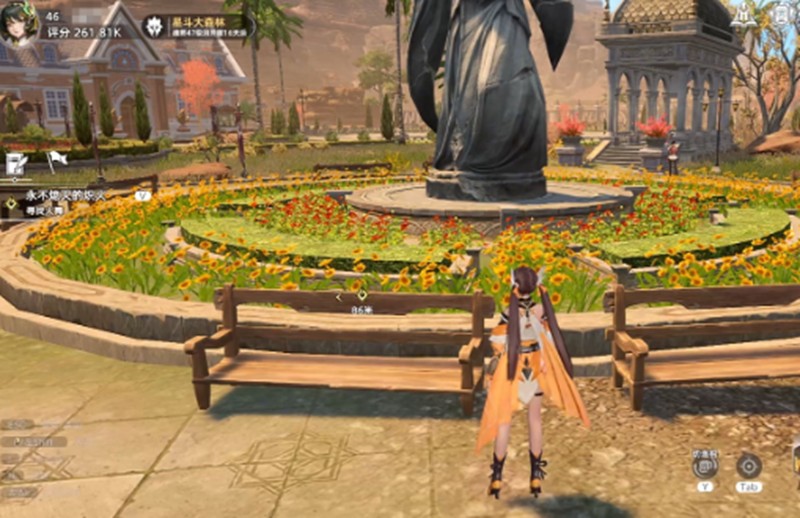Screen dimensions: 800x518
Task: Activate the round switch-mode button above Y
Action: click(705, 464)
